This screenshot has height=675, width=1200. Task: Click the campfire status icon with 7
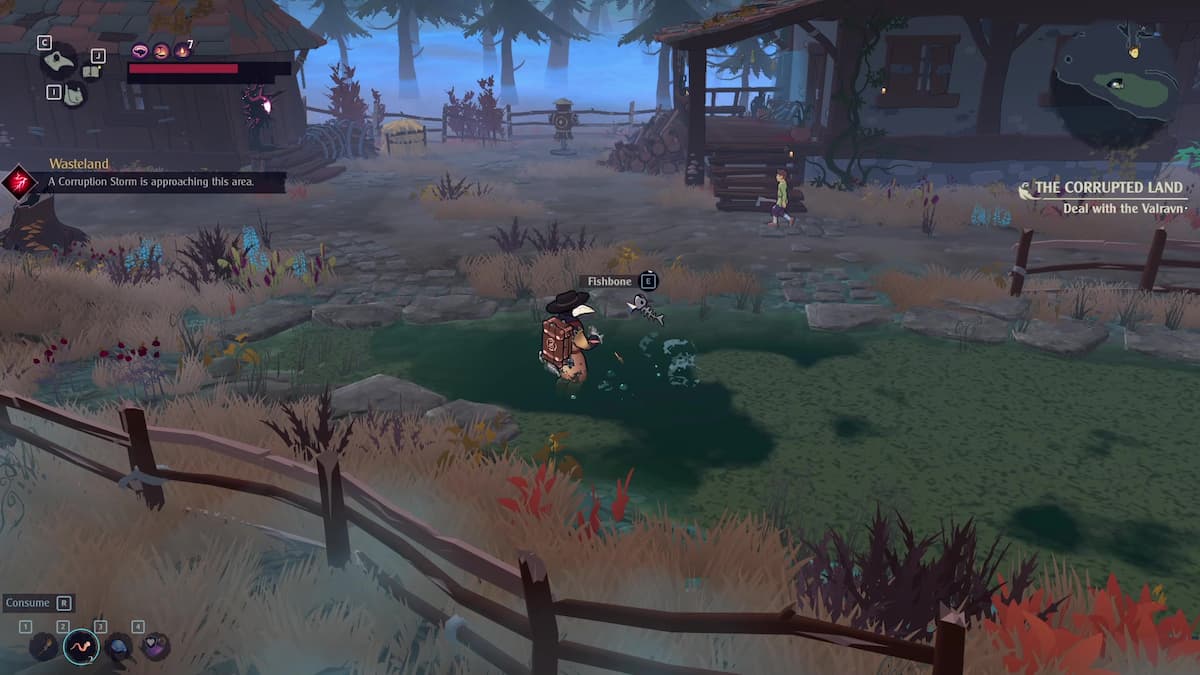181,50
